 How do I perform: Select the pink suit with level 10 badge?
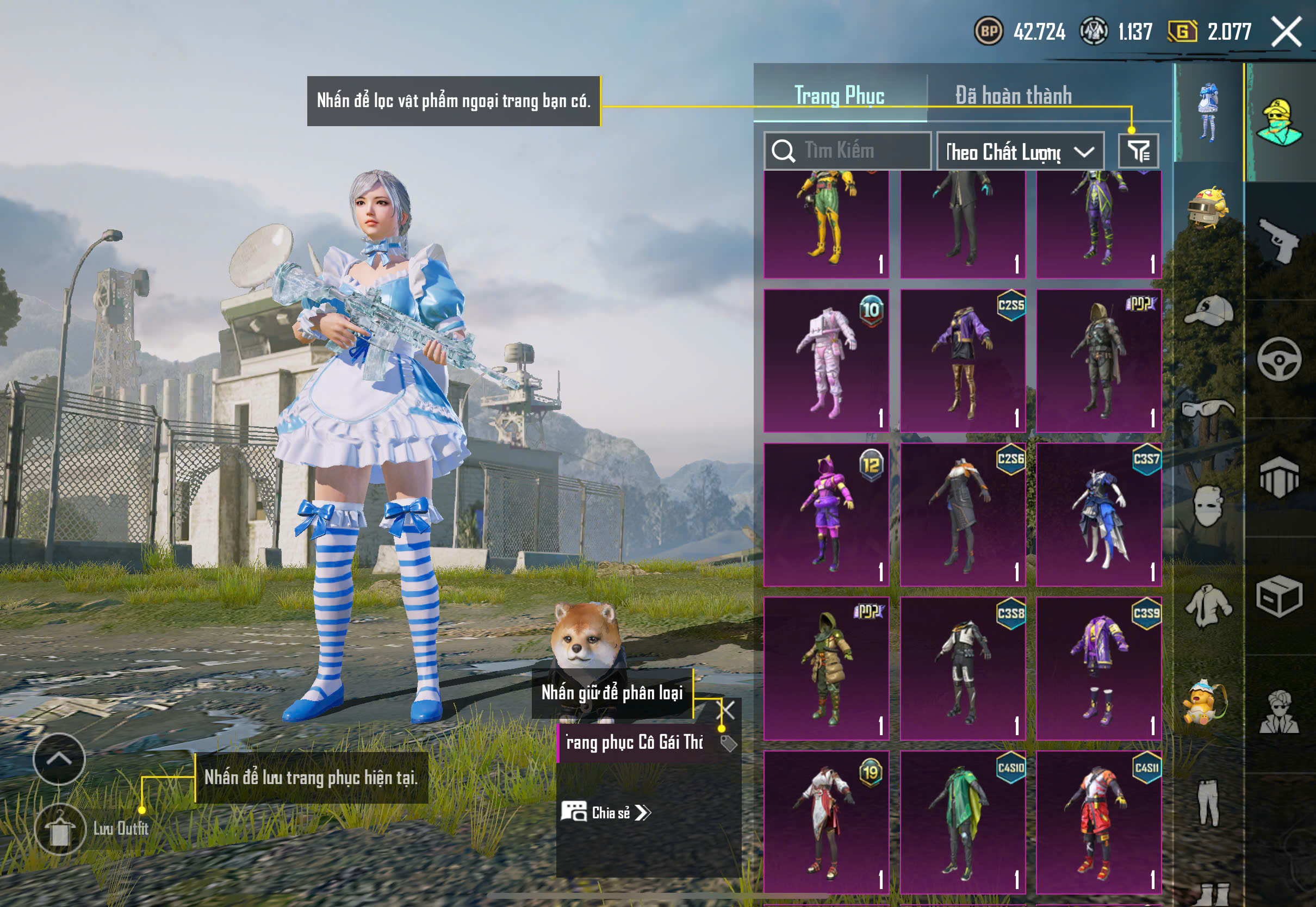pyautogui.click(x=826, y=361)
